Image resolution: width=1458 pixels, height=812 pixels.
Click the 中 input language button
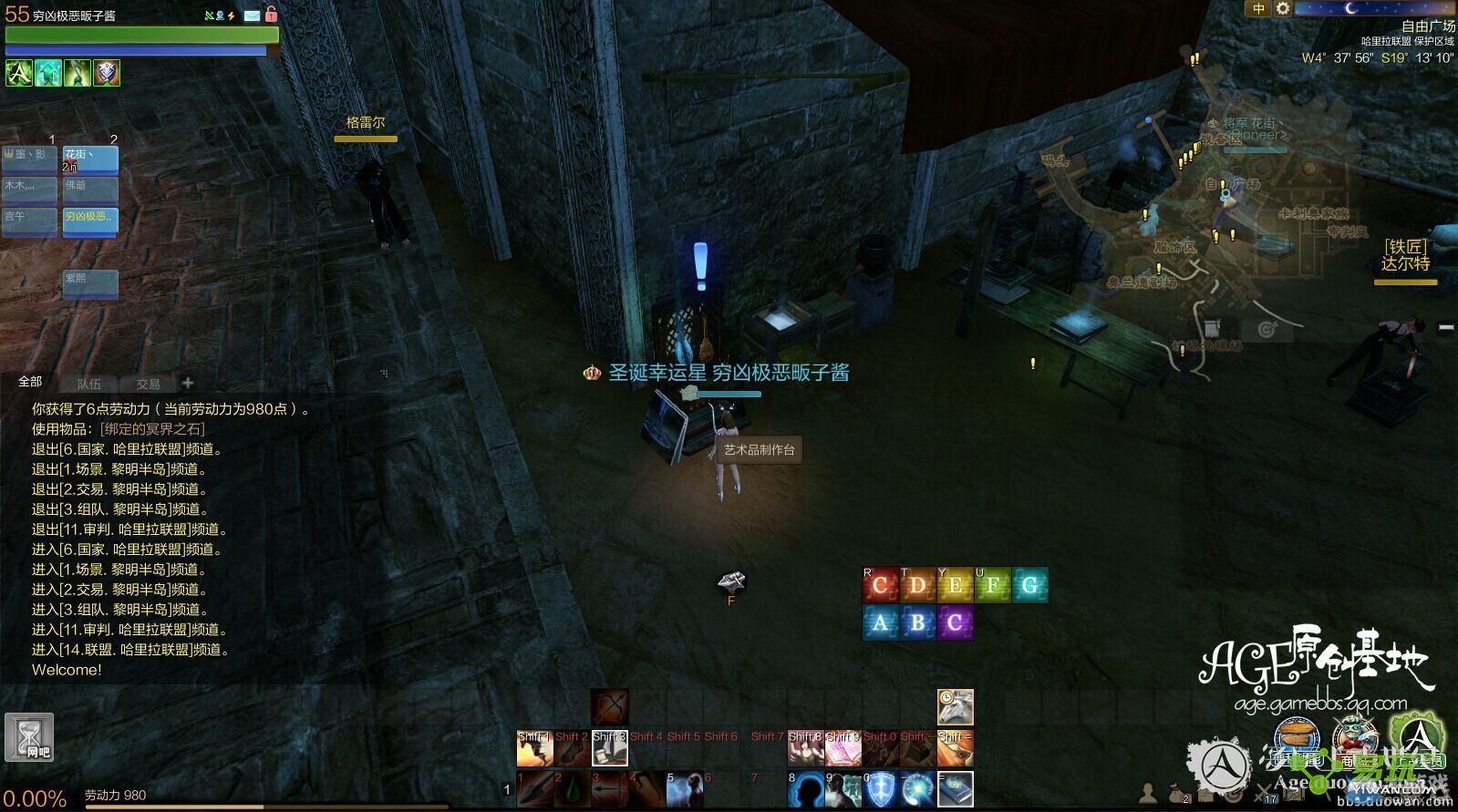pyautogui.click(x=1258, y=9)
